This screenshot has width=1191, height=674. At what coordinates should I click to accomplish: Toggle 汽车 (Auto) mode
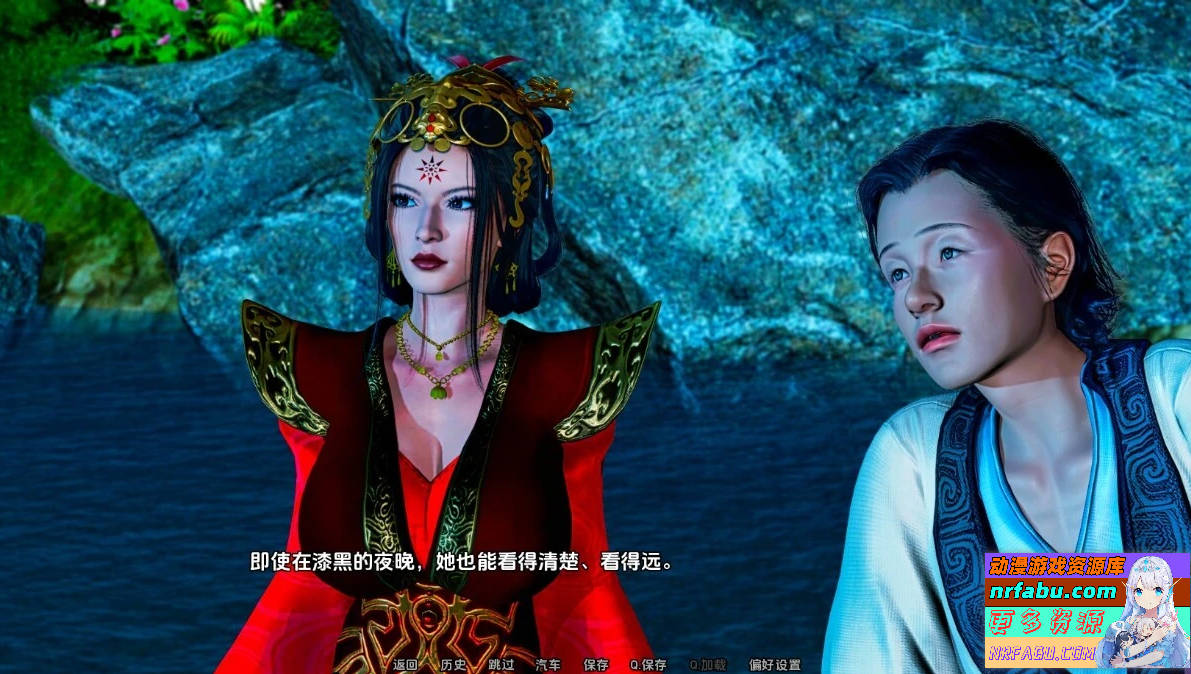click(548, 665)
